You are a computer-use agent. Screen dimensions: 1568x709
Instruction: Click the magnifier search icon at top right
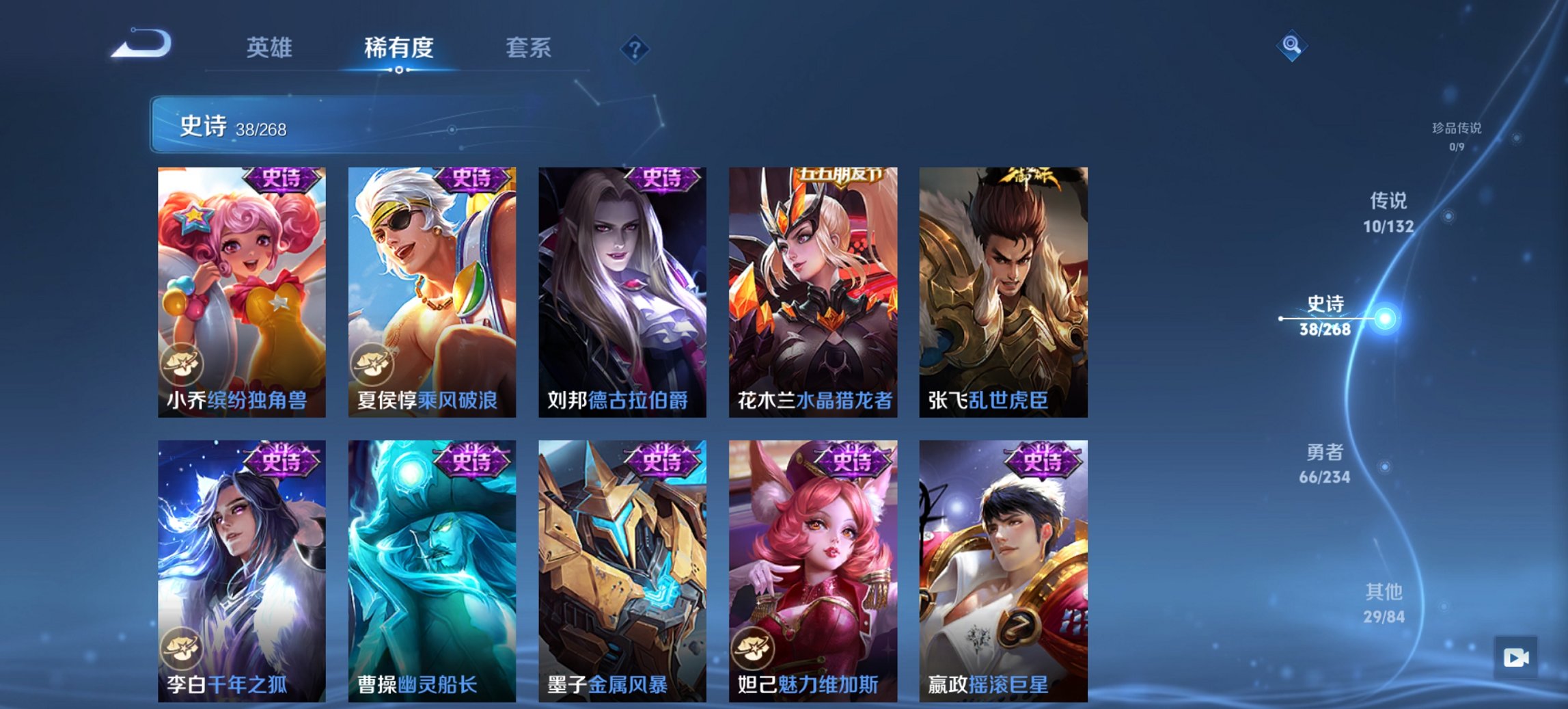click(x=1291, y=46)
